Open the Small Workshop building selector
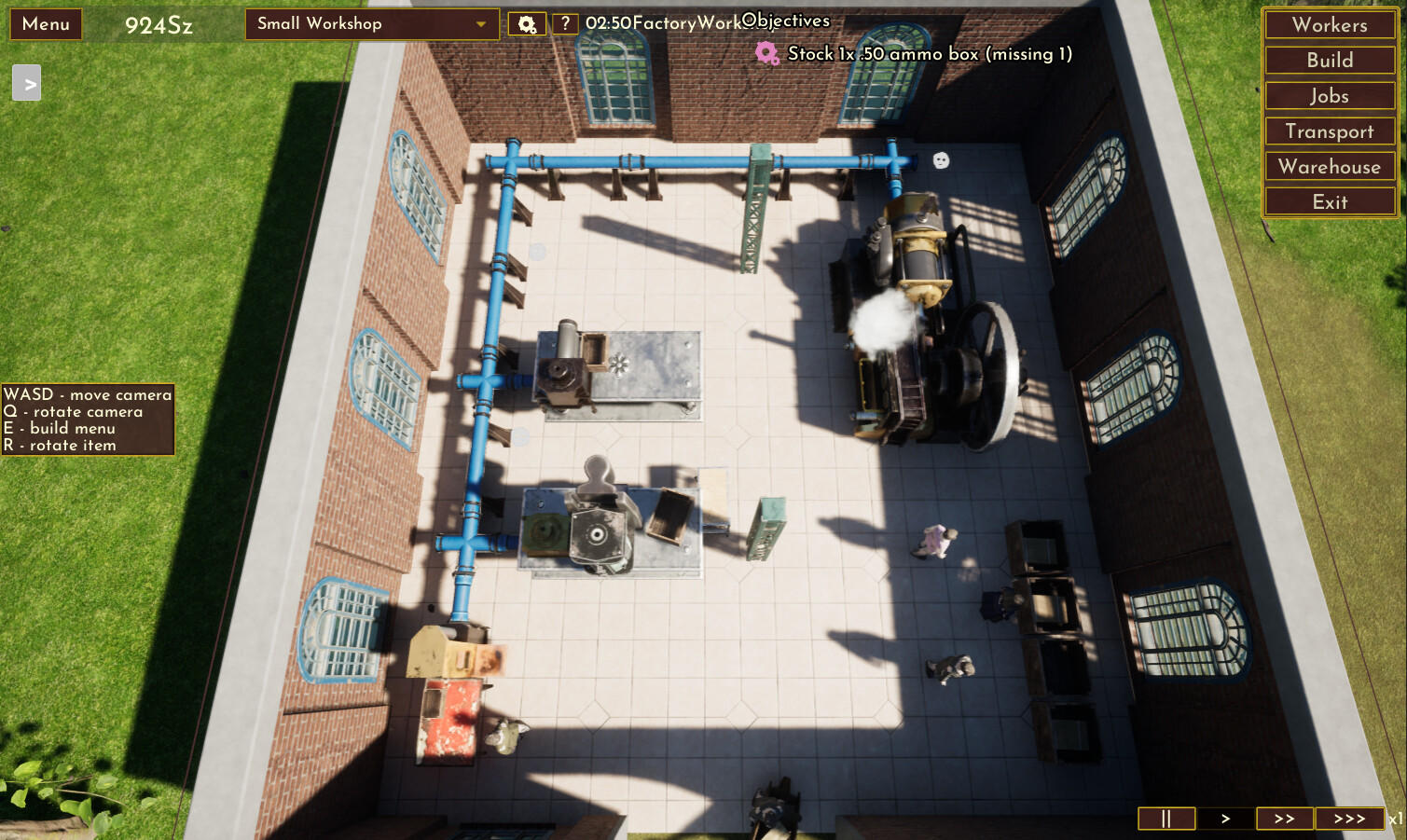The height and width of the screenshot is (840, 1407). 354,23
